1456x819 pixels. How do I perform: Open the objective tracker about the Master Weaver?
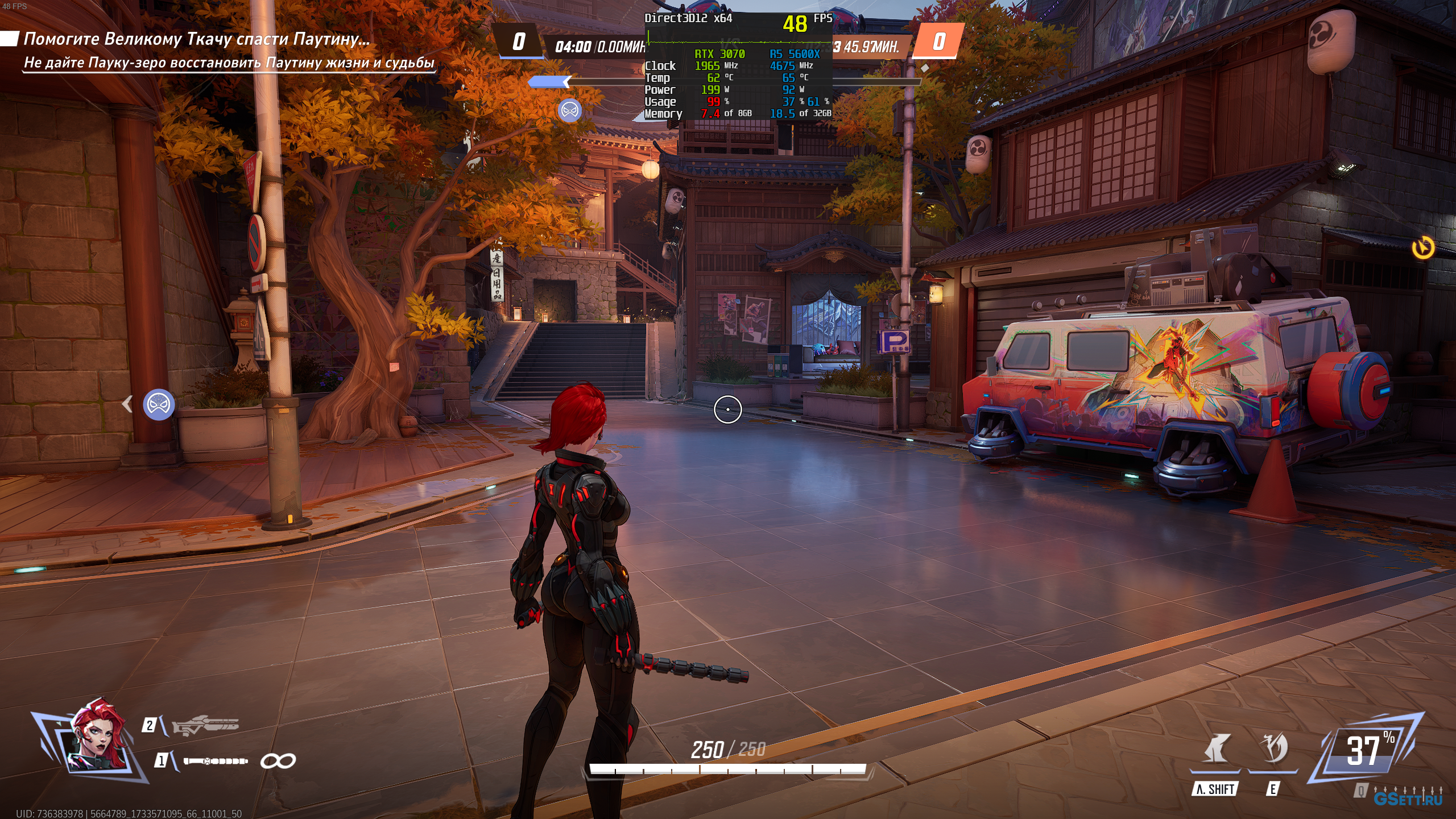coord(197,39)
